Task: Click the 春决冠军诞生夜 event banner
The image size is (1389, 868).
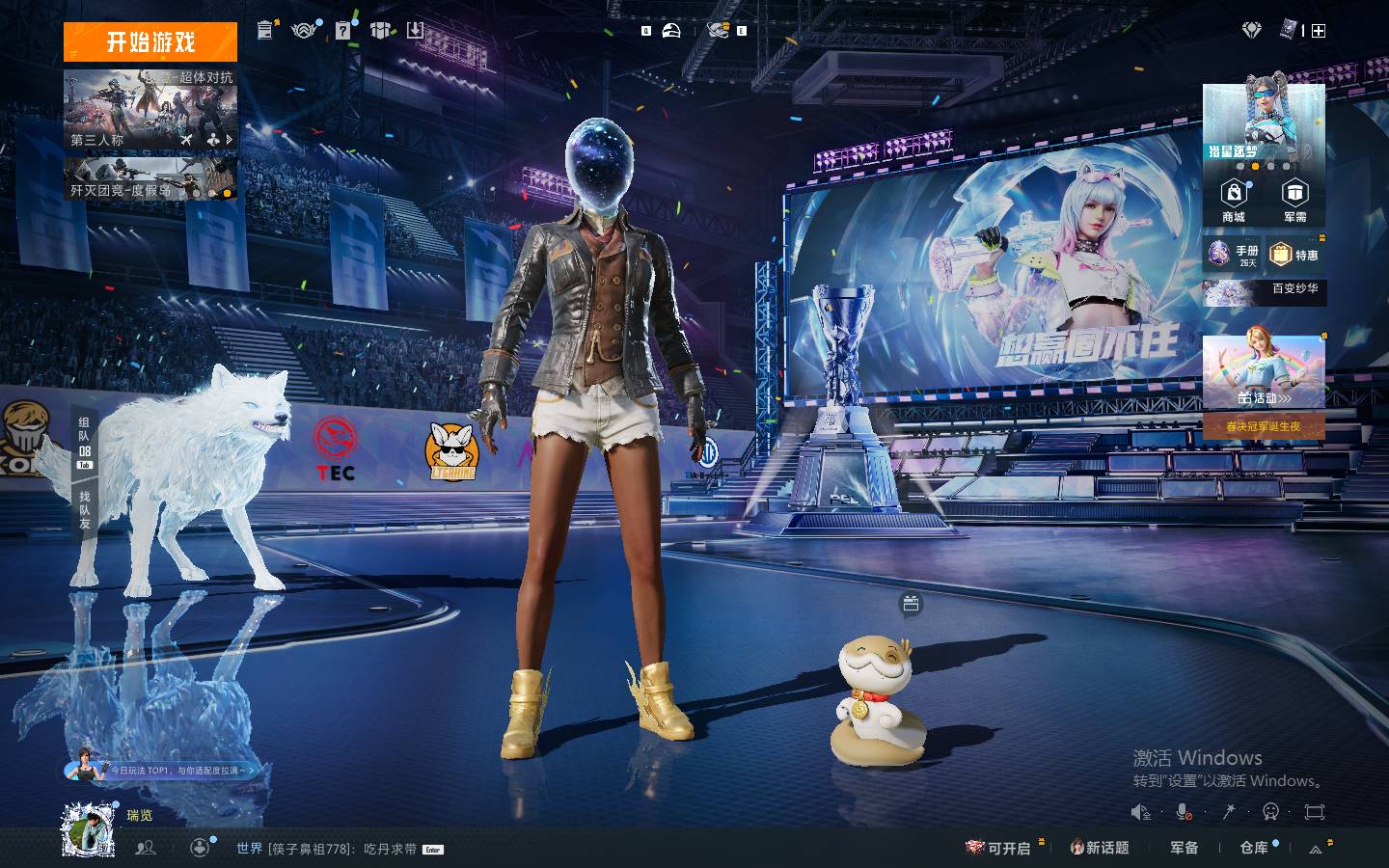Action: point(1264,426)
